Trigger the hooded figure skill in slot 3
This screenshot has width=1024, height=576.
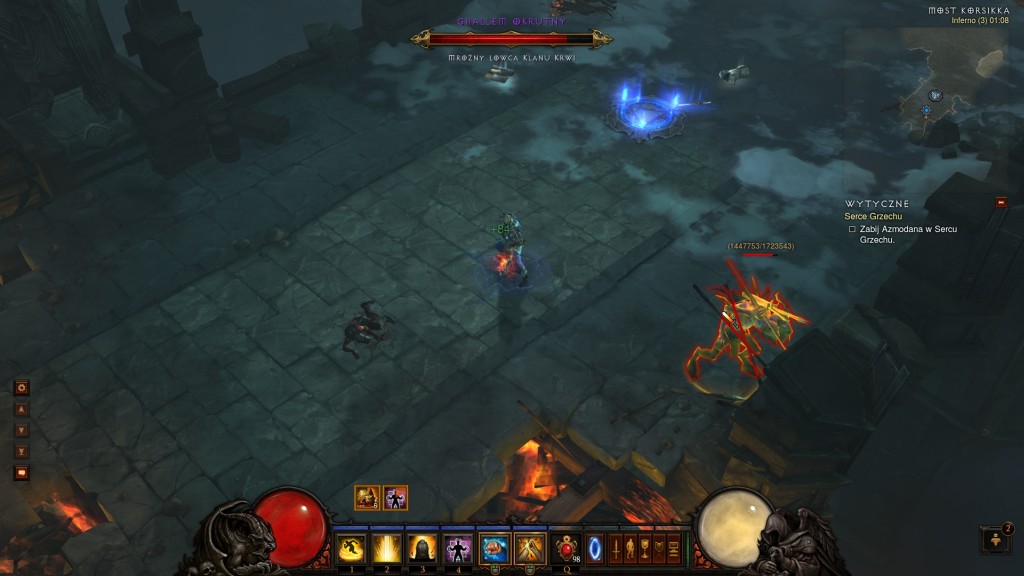click(x=421, y=548)
